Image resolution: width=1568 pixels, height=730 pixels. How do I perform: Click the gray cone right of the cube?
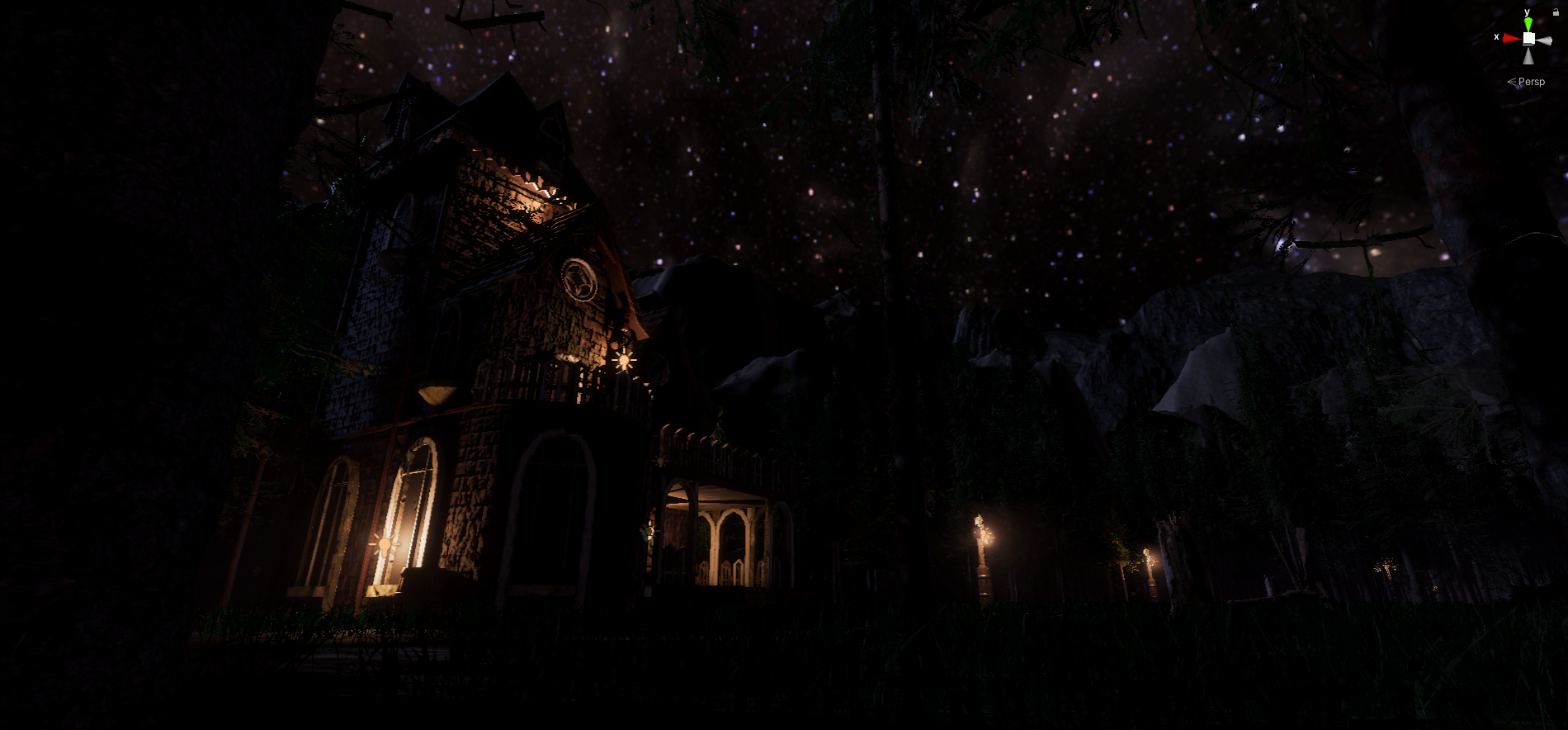point(1545,40)
